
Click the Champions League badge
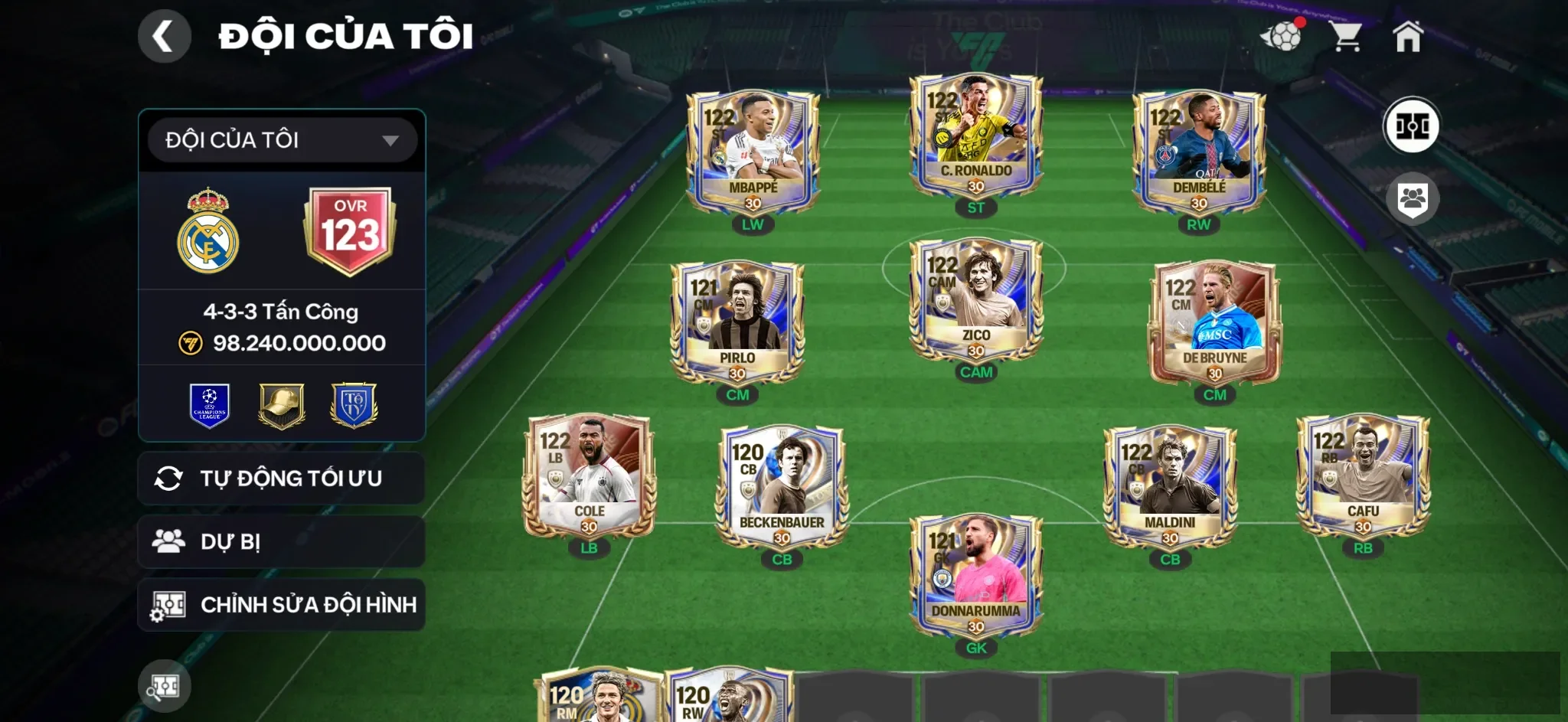pos(210,405)
